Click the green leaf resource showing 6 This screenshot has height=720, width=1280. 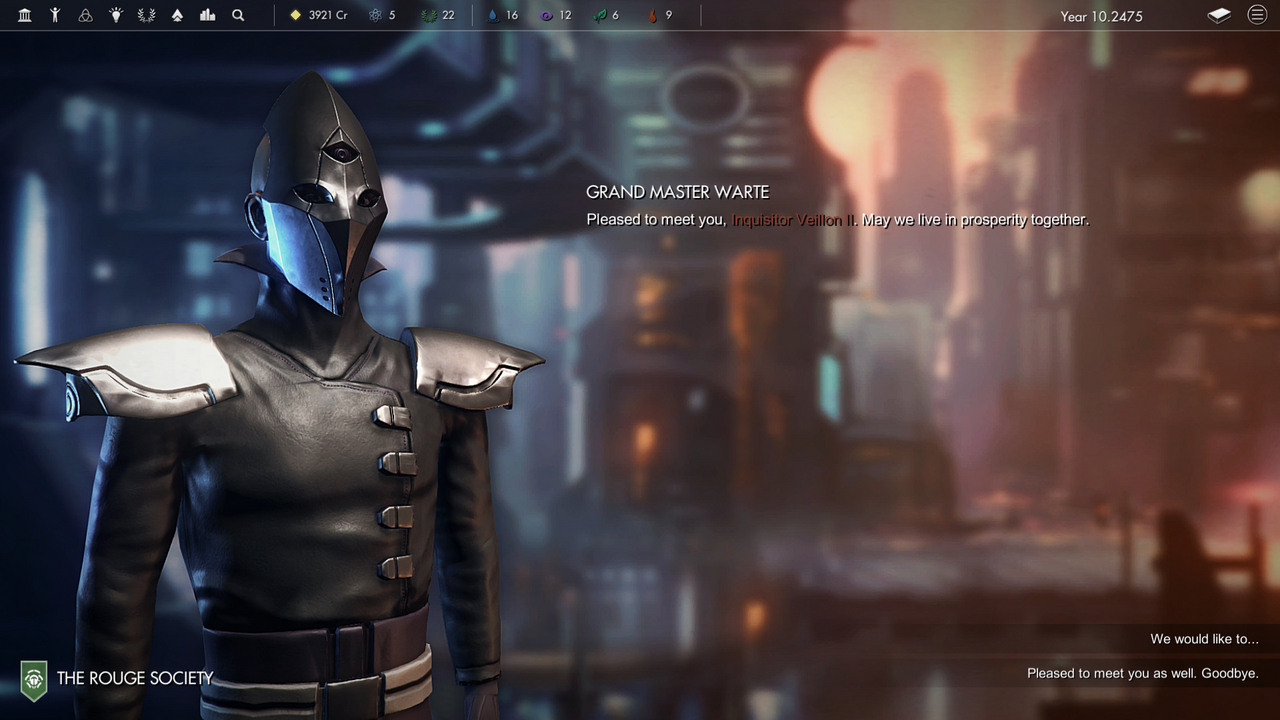click(607, 15)
